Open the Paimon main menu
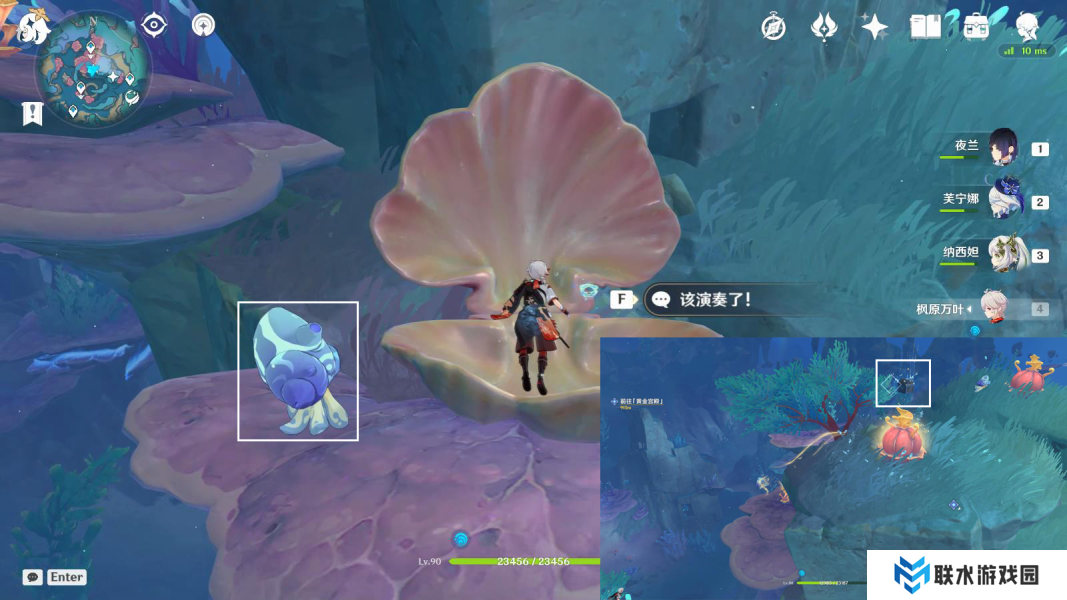 point(33,28)
